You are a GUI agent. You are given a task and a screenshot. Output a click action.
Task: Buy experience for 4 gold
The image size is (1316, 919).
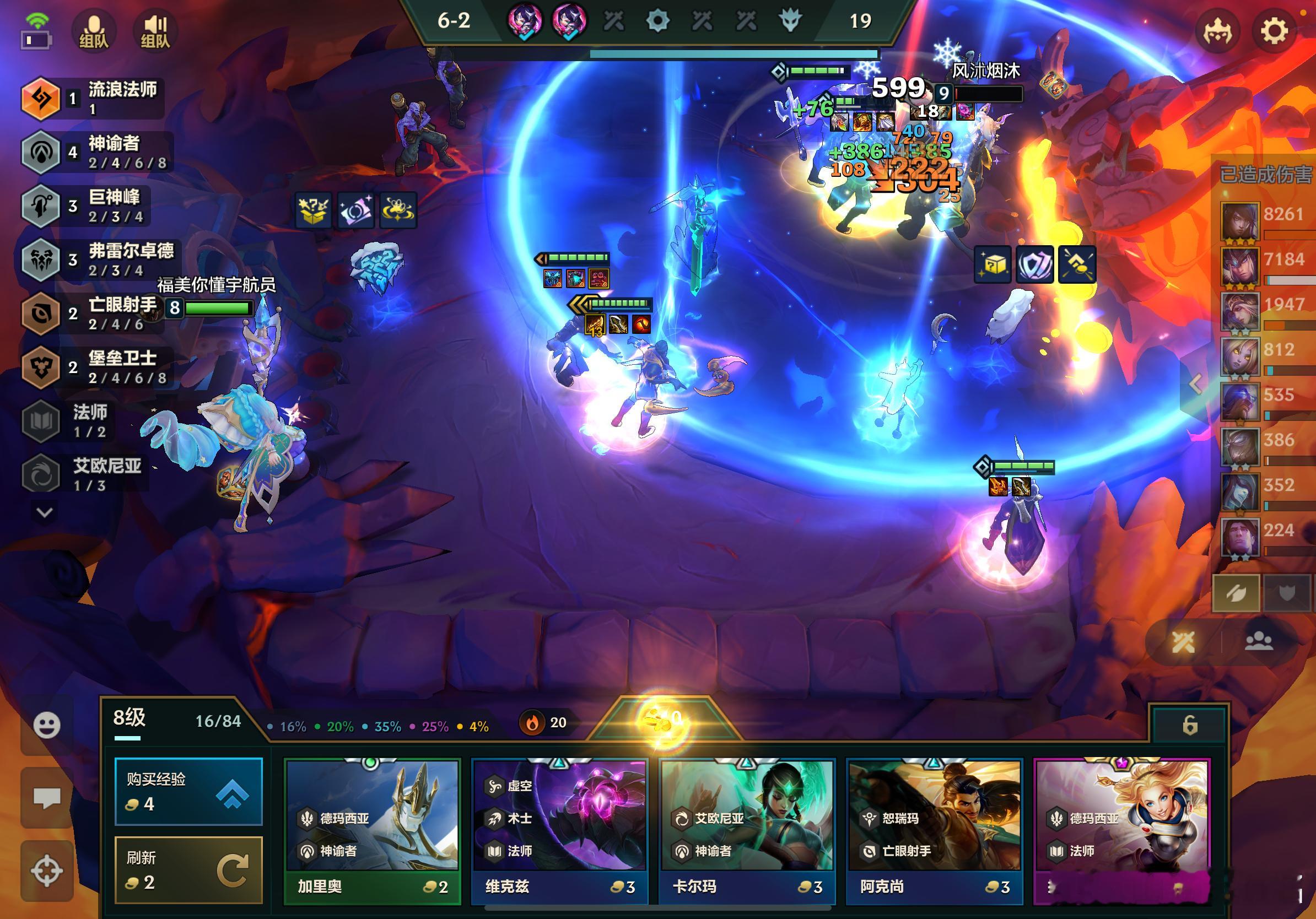coord(188,792)
